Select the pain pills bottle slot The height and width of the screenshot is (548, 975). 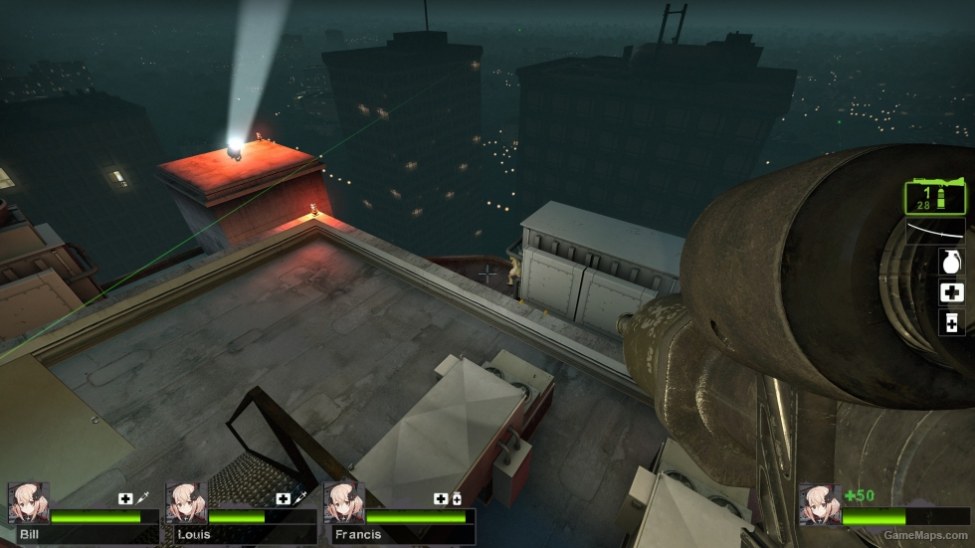point(951,322)
